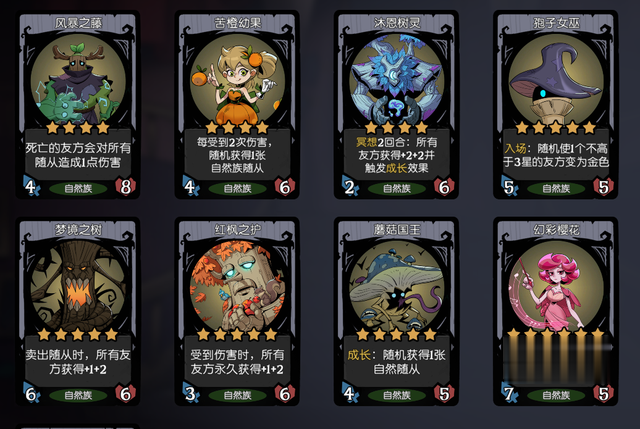Select the 孢子女巫 witch card
This screenshot has height=429, width=640.
pos(556,100)
